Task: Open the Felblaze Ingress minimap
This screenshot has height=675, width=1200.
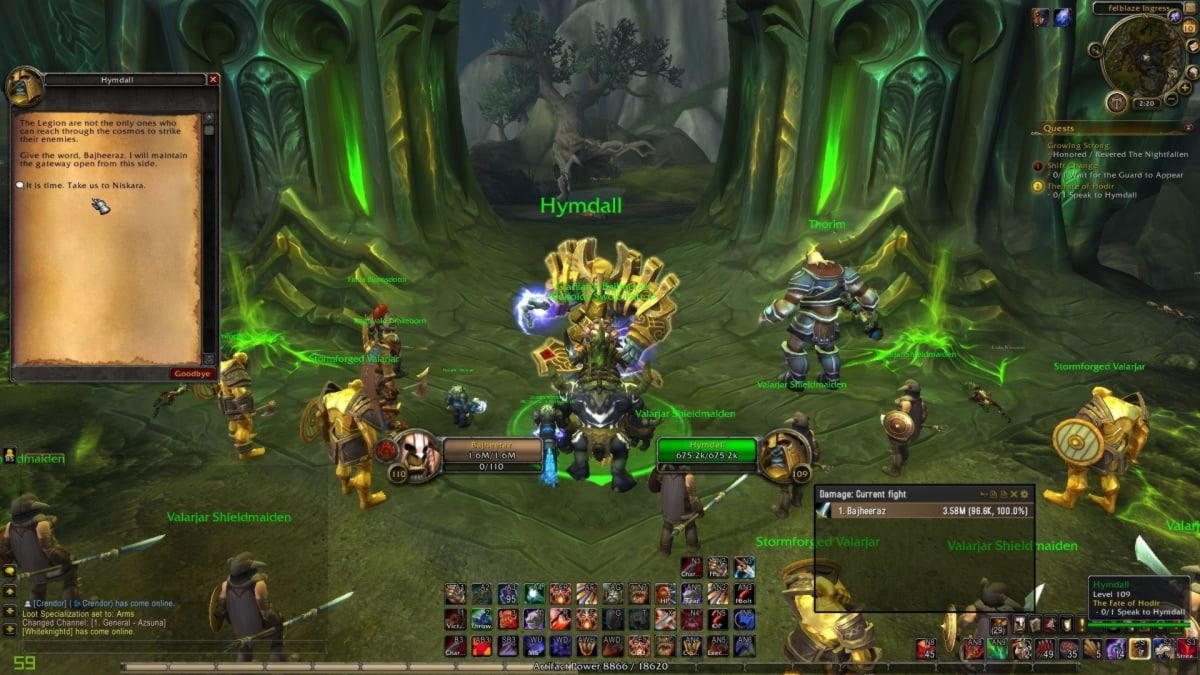Action: tap(1143, 55)
